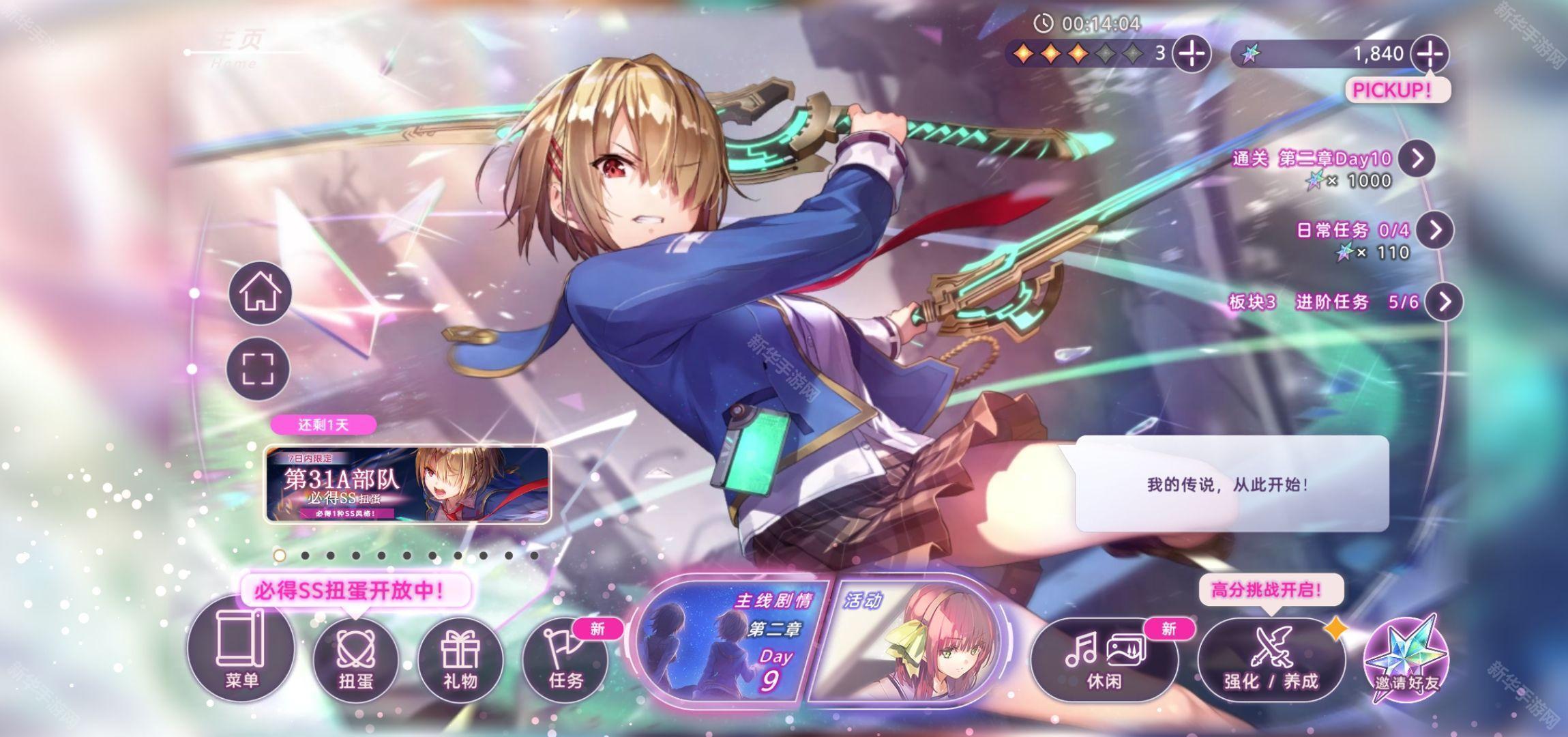This screenshot has width=1568, height=737.
Task: Refill stamina with plus beside diamonds
Action: point(1192,54)
